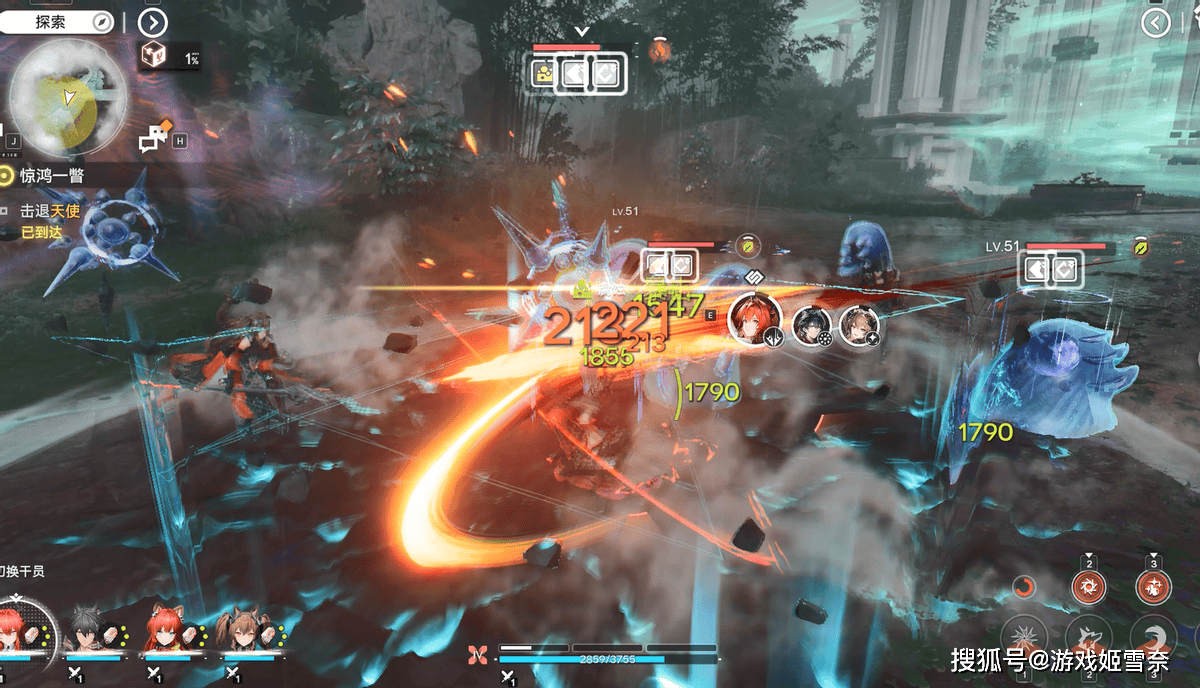The image size is (1200, 688).
Task: Click the back-arrow circle in the top-right corner
Action: click(x=1156, y=23)
